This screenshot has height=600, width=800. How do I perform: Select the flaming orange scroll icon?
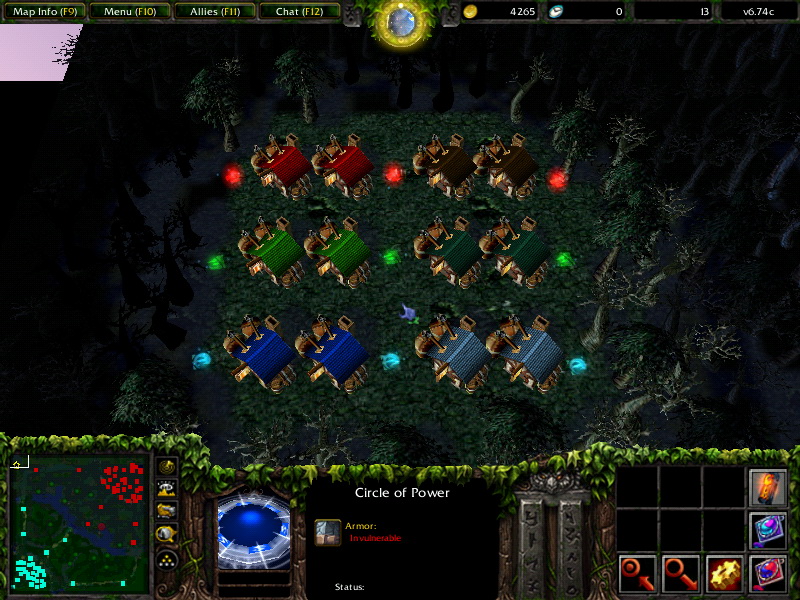pos(768,487)
